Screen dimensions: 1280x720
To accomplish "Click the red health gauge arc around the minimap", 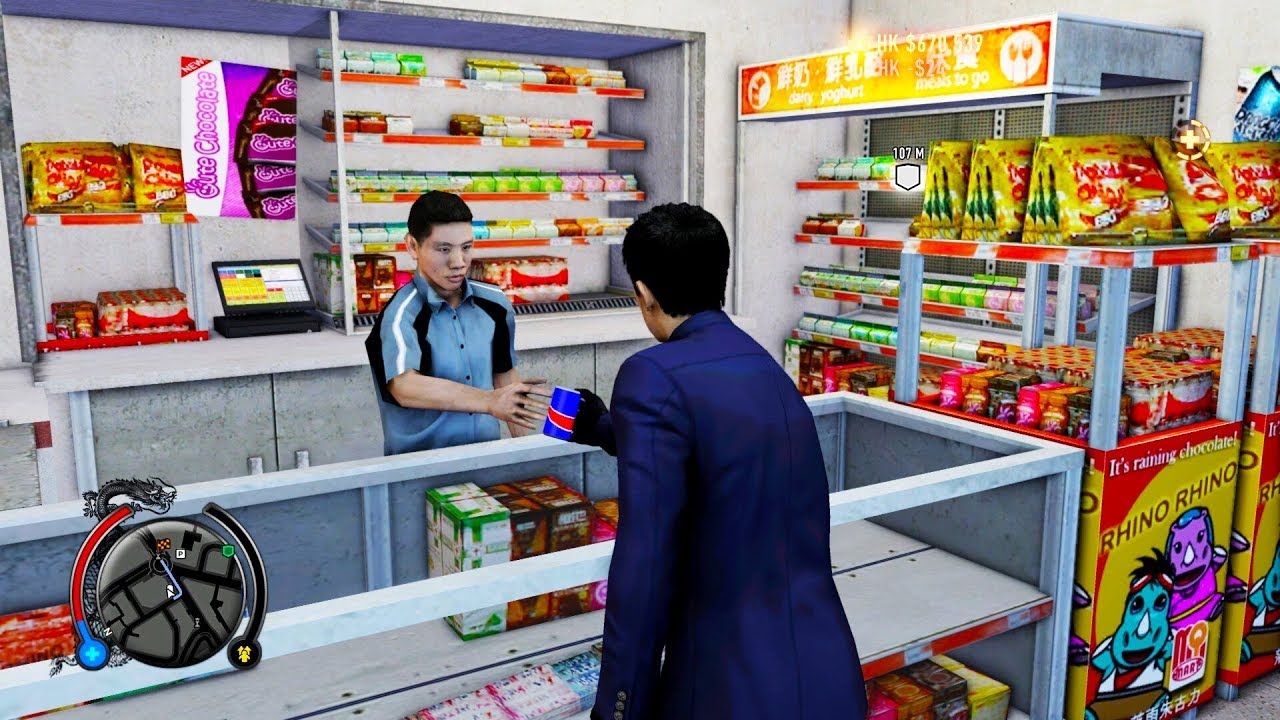I will click(x=83, y=563).
